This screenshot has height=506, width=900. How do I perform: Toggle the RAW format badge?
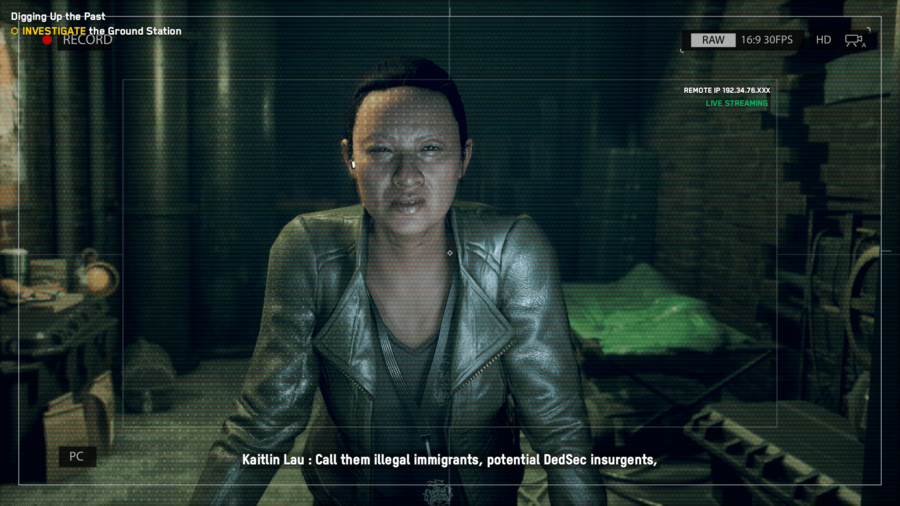point(713,40)
